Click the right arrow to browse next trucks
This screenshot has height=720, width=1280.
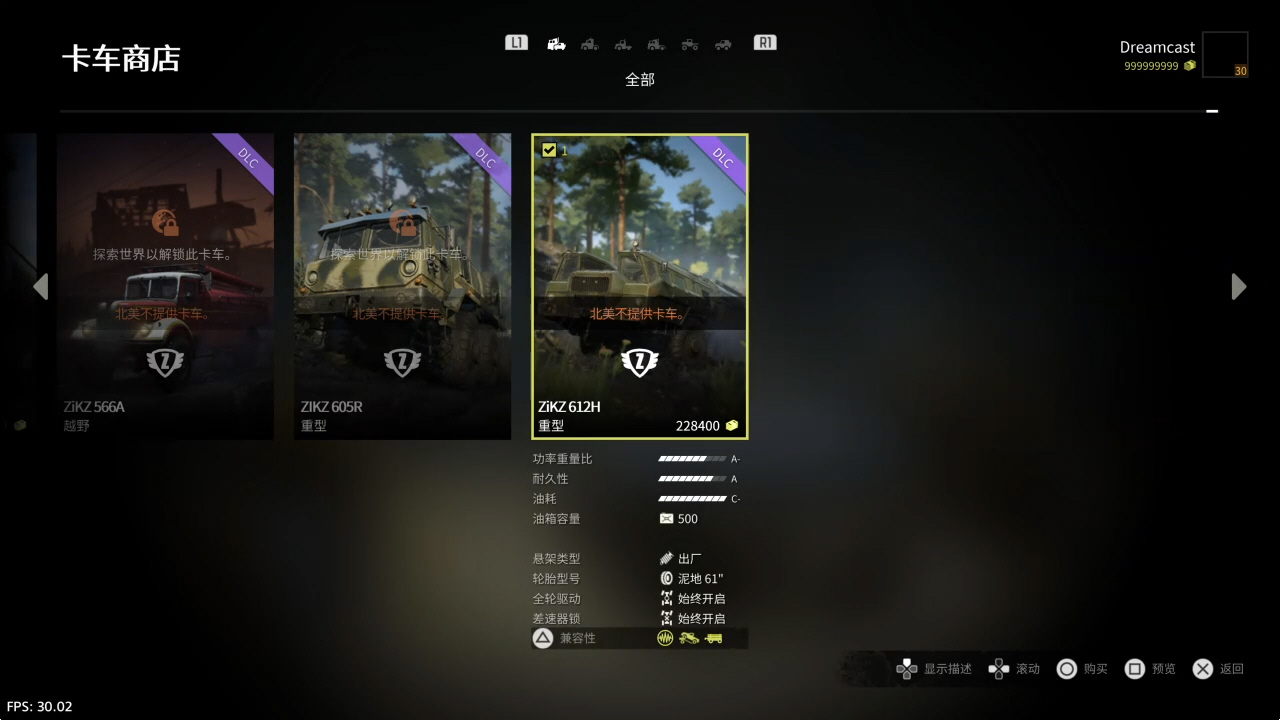pos(1239,287)
